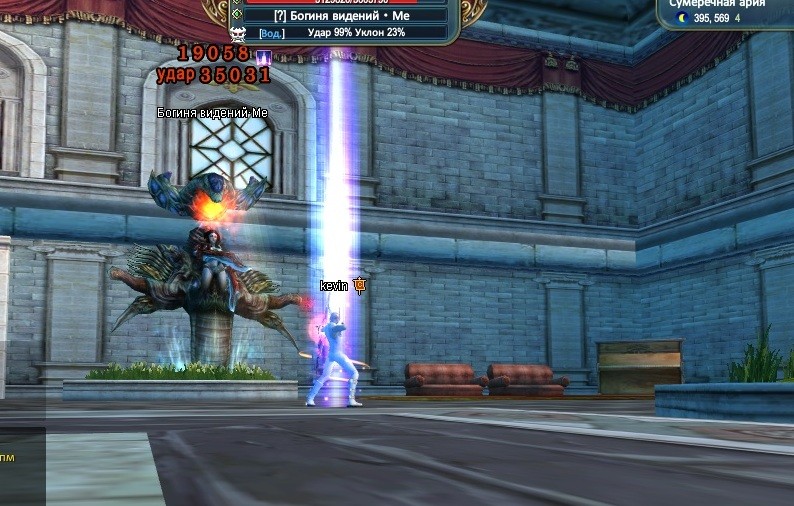Click the purple buff icon under target frame
Image resolution: width=794 pixels, height=506 pixels.
(x=265, y=55)
